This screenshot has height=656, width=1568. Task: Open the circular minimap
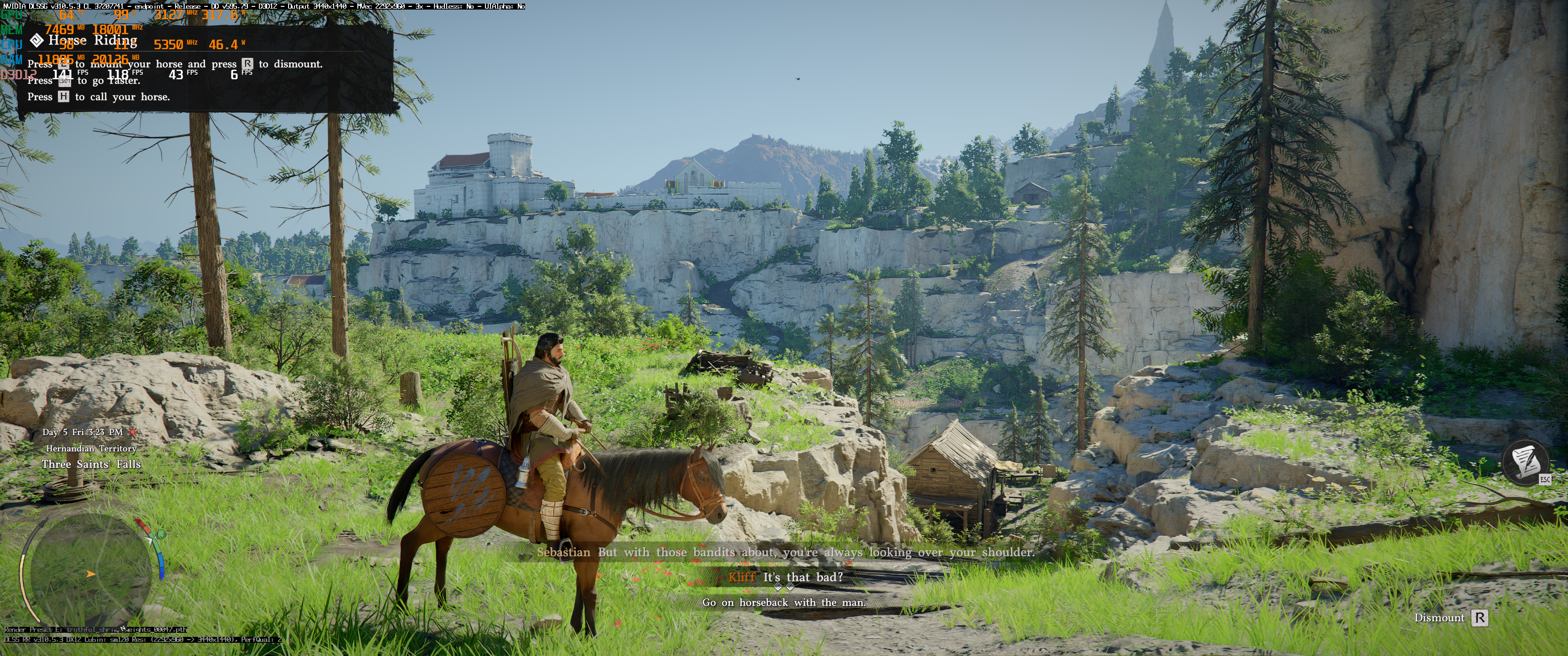91,575
